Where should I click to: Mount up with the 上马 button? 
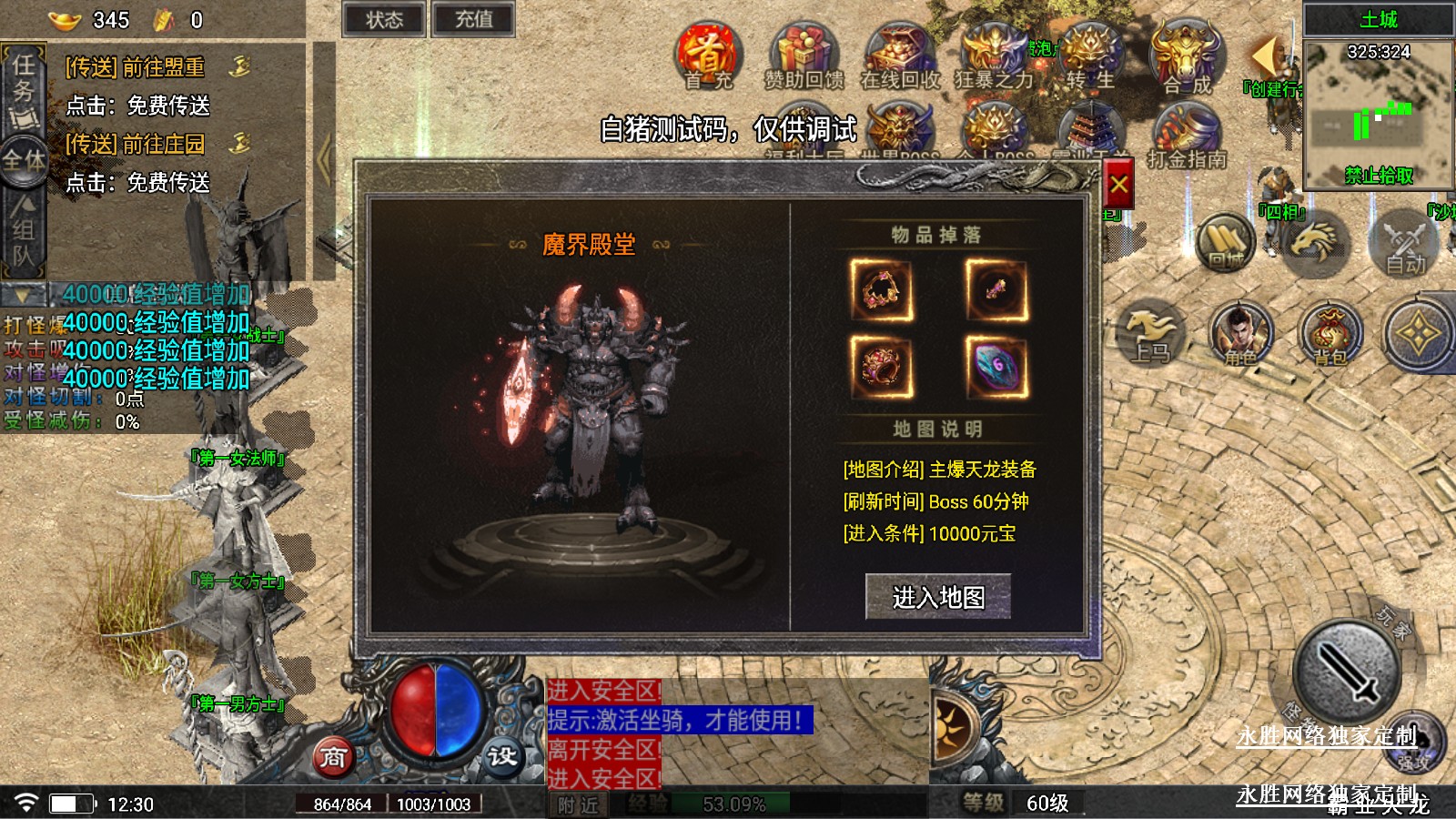1150,335
